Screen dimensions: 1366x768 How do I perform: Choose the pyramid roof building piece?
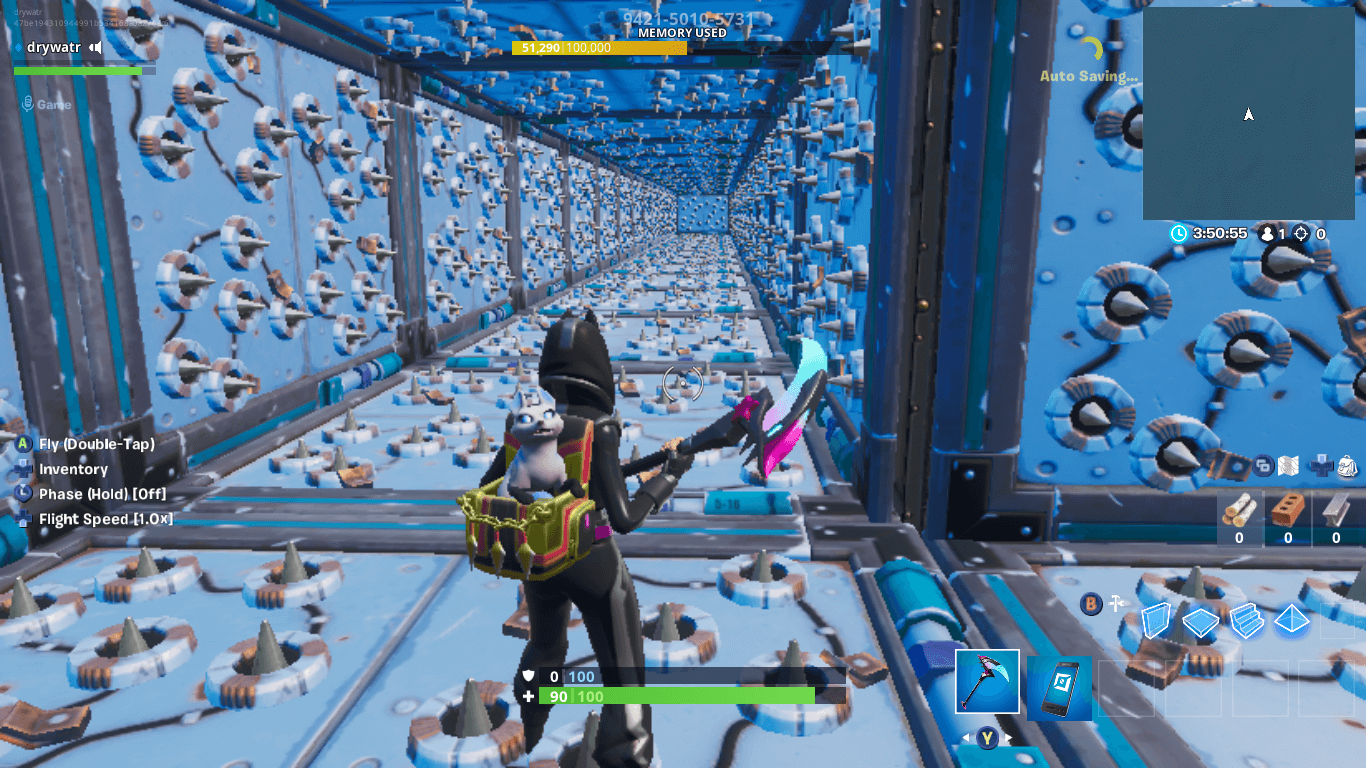point(1291,621)
